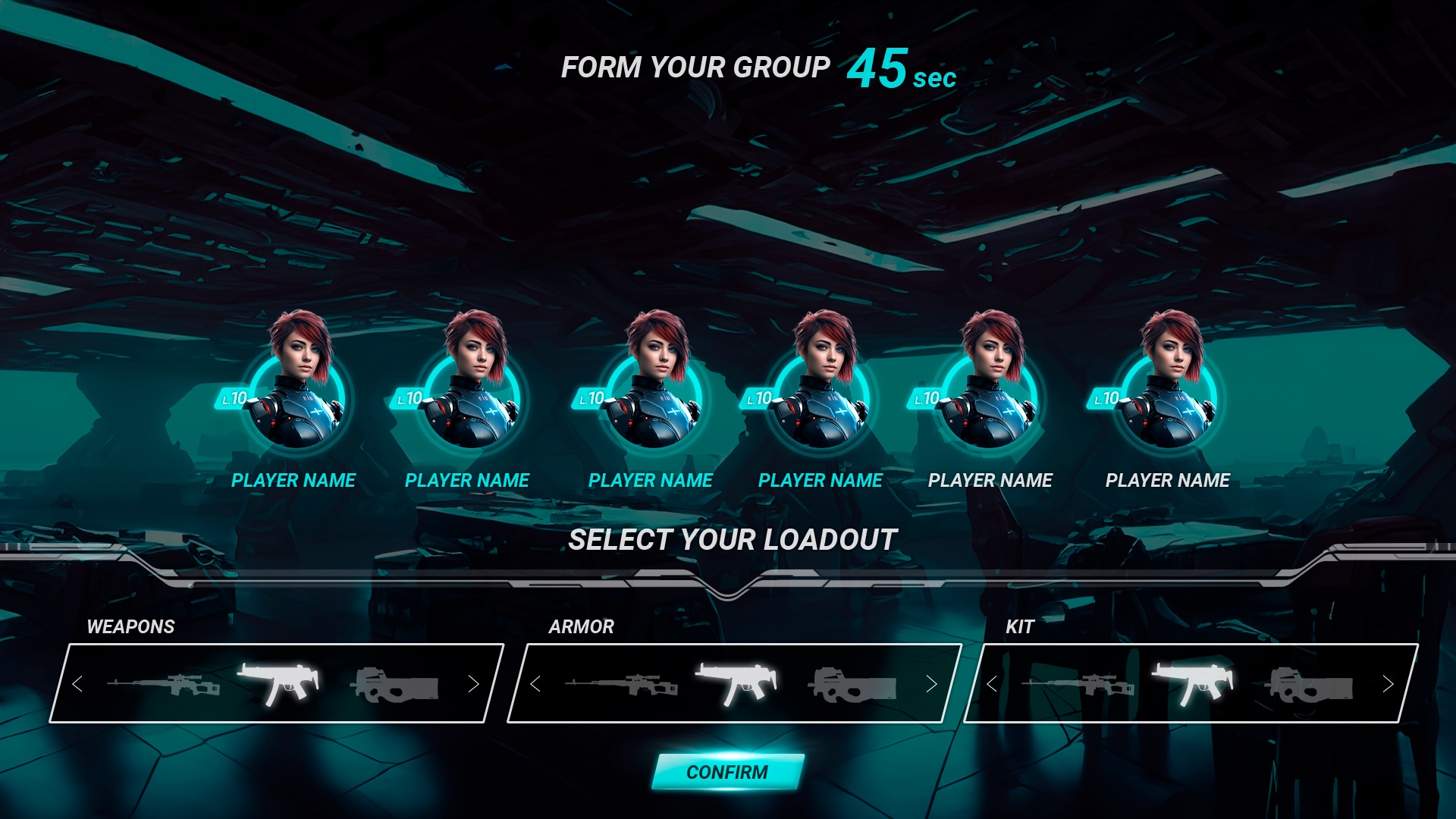
Task: Click the fourth highlighted PLAYER NAME label
Action: (x=821, y=480)
